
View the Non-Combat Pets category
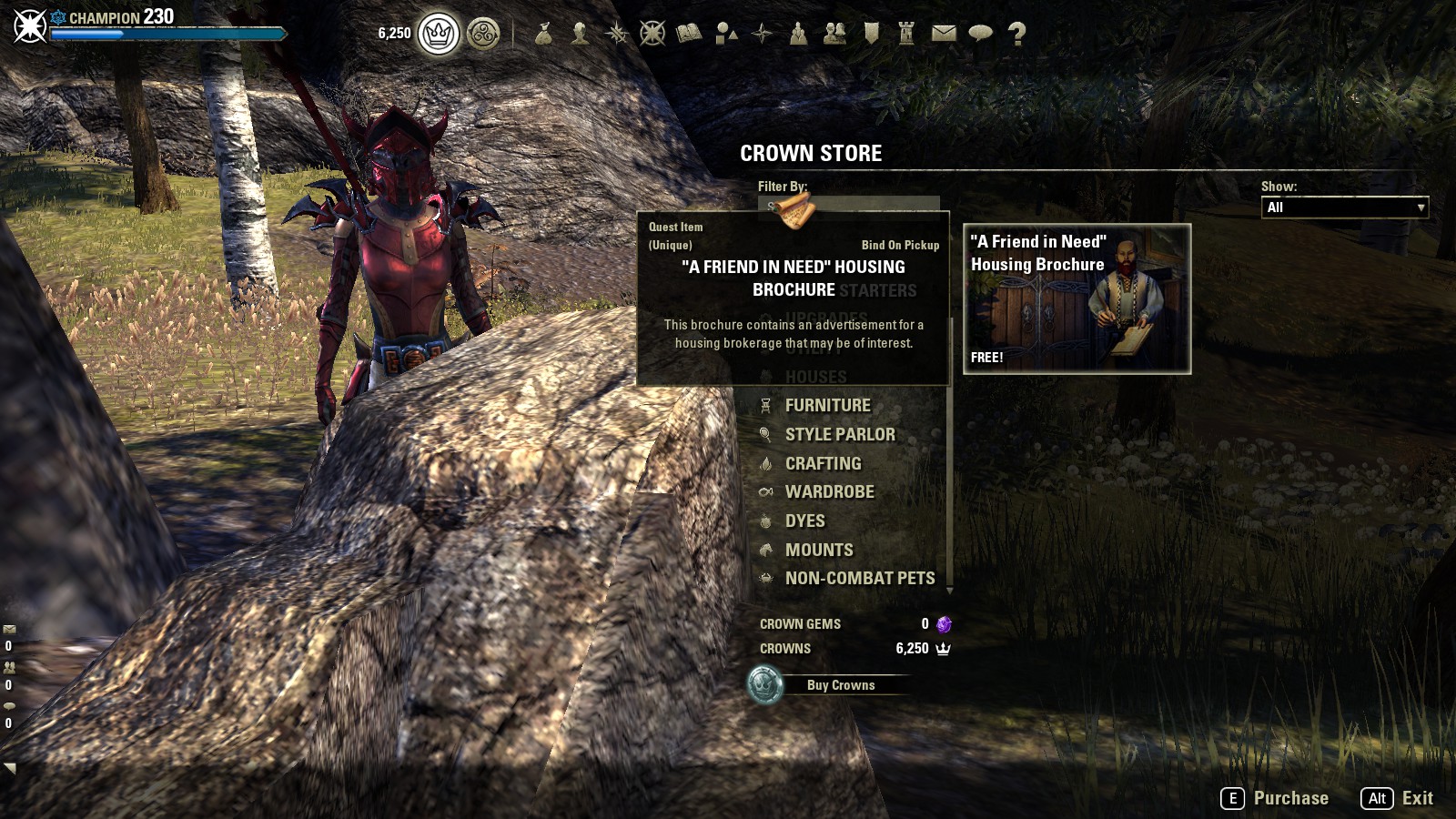859,579
